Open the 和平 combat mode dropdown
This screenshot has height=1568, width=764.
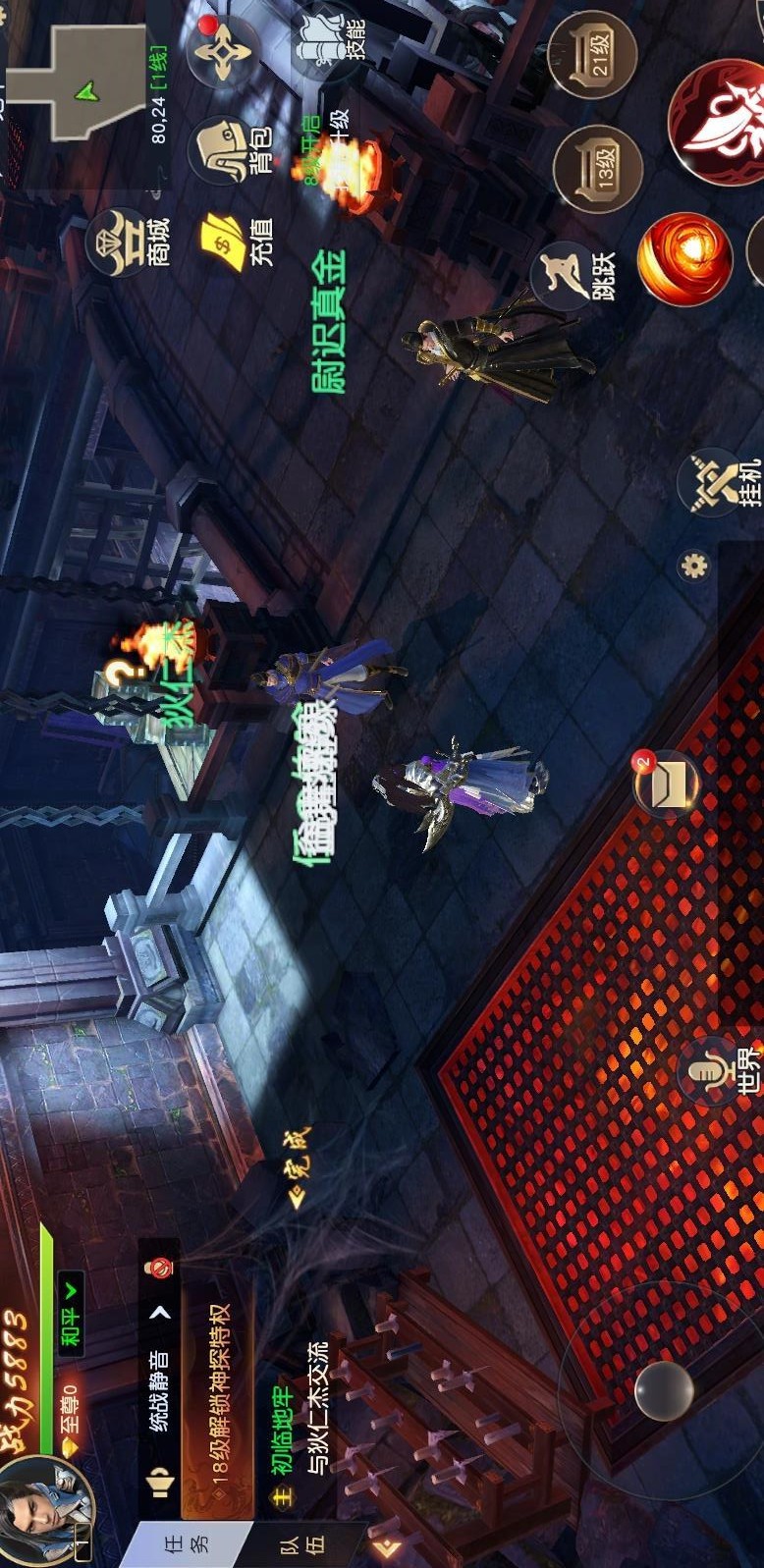[x=72, y=1313]
